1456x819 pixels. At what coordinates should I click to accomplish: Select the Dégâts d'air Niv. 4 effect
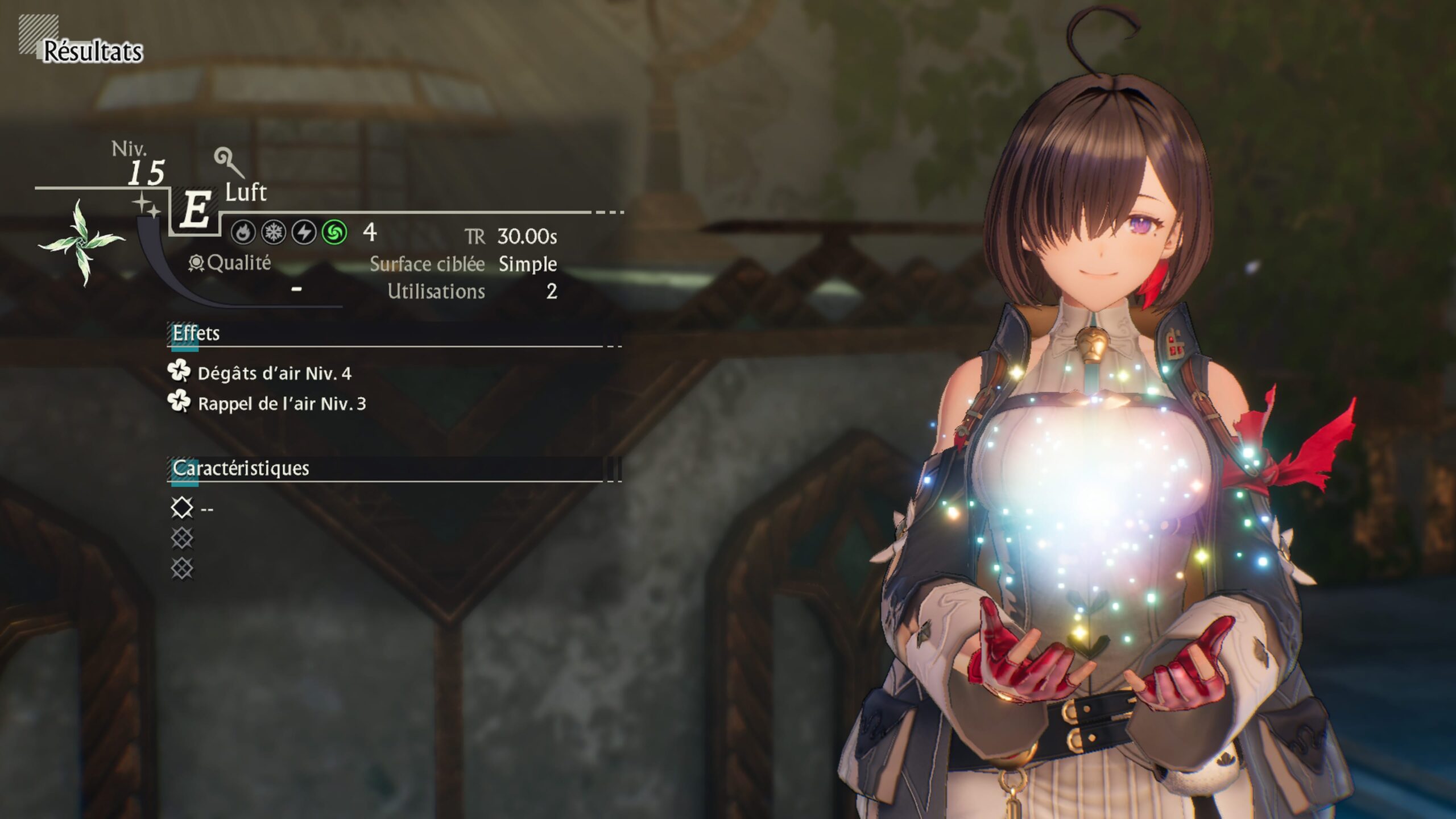coord(274,373)
